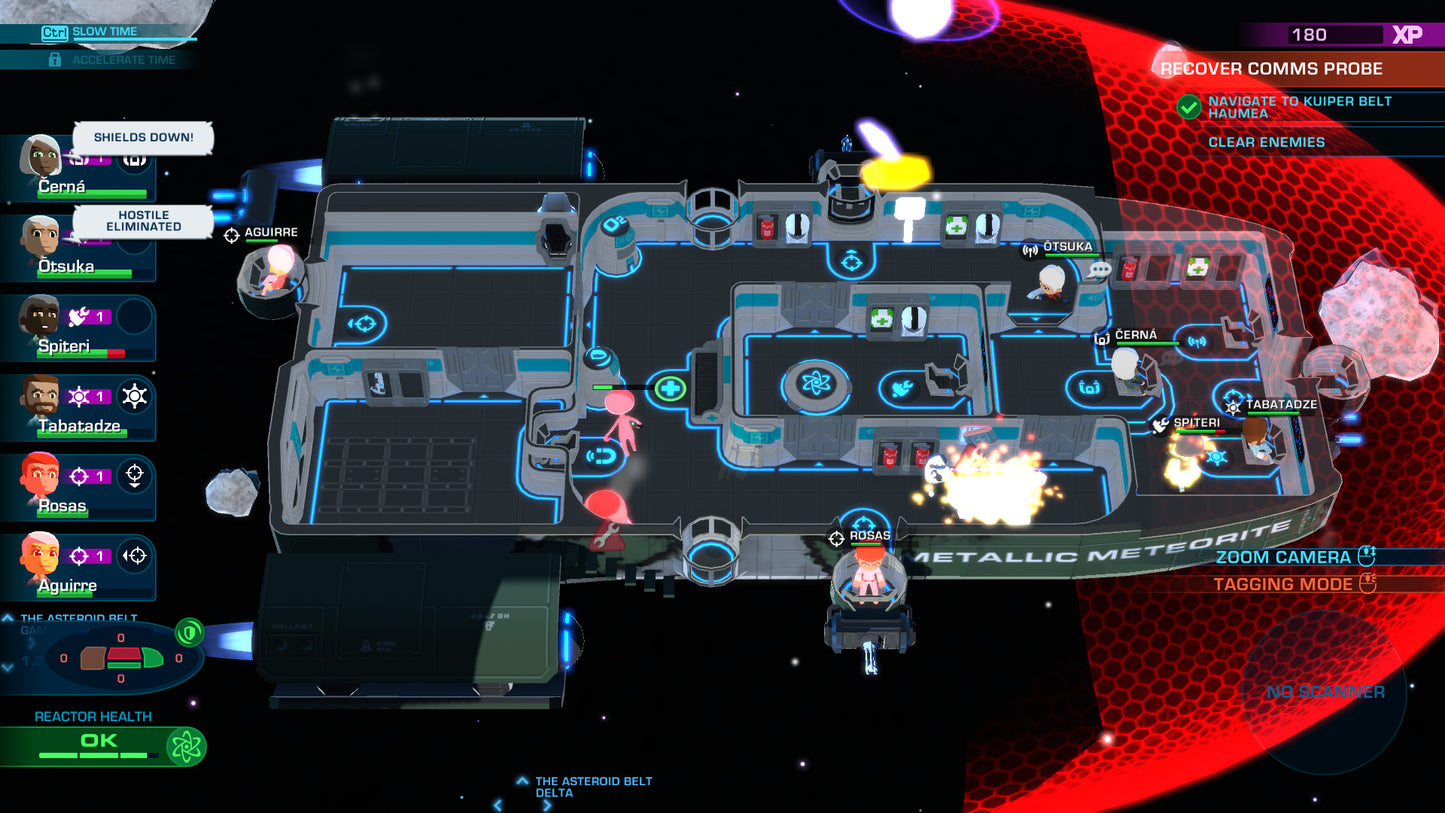
Task: Choose Spiteri from the crew list
Action: tap(40, 318)
